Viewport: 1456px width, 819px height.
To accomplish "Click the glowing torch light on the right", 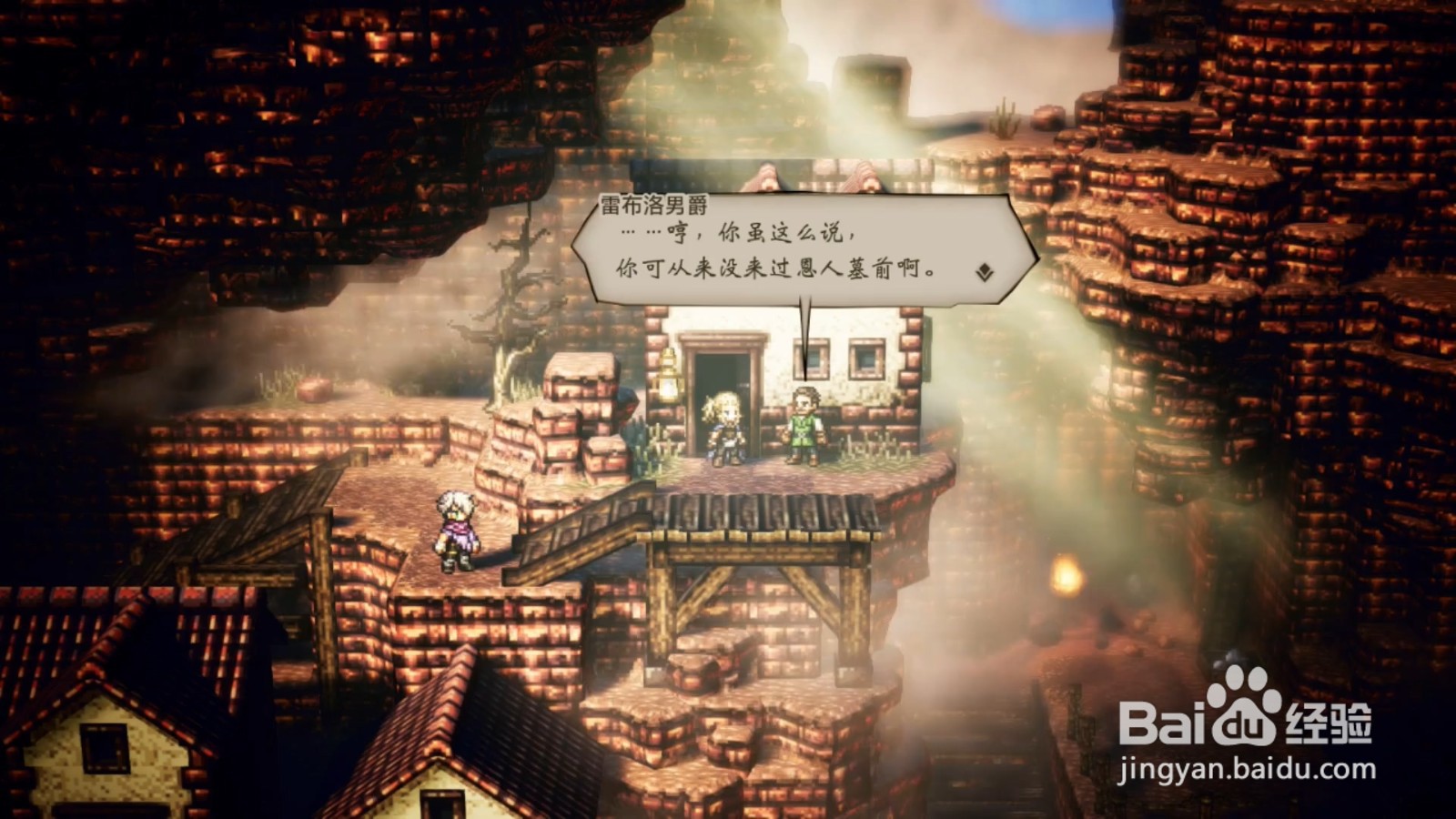I will point(1067,572).
